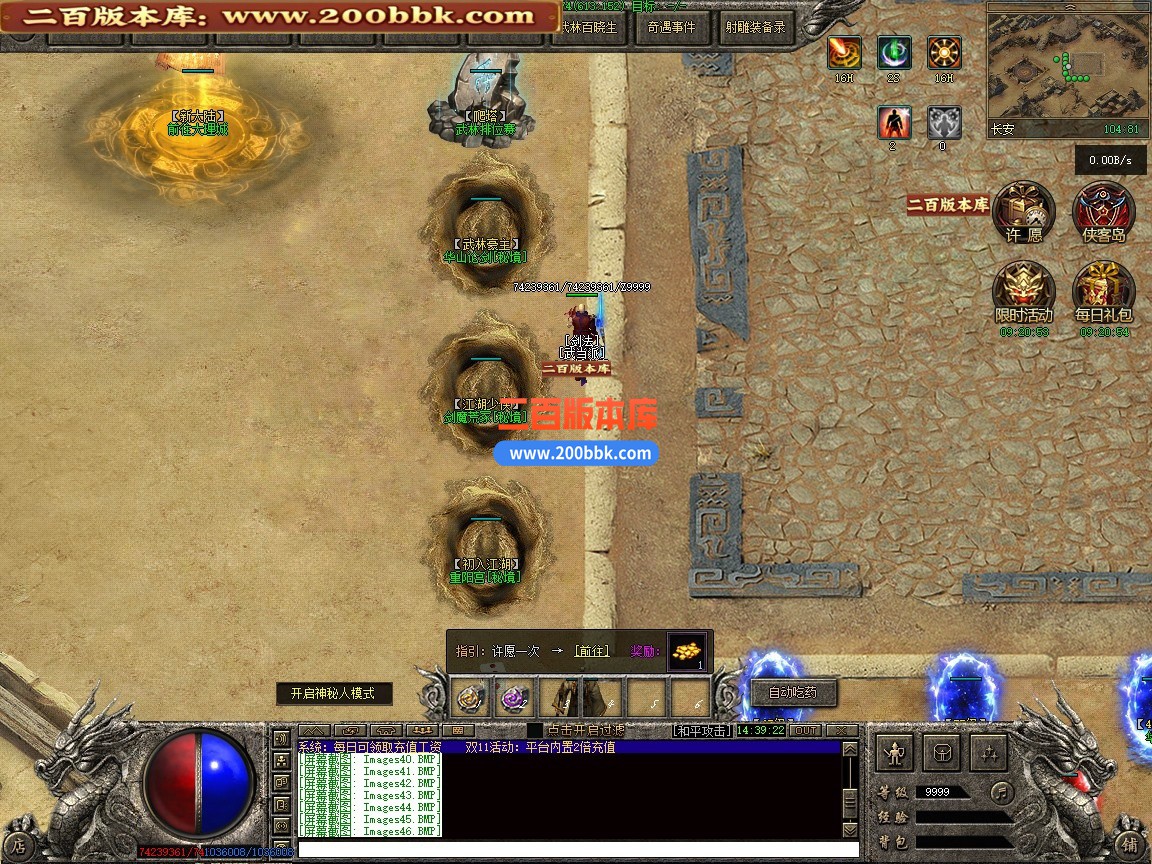Open the character equipment panel icon

pos(895,752)
